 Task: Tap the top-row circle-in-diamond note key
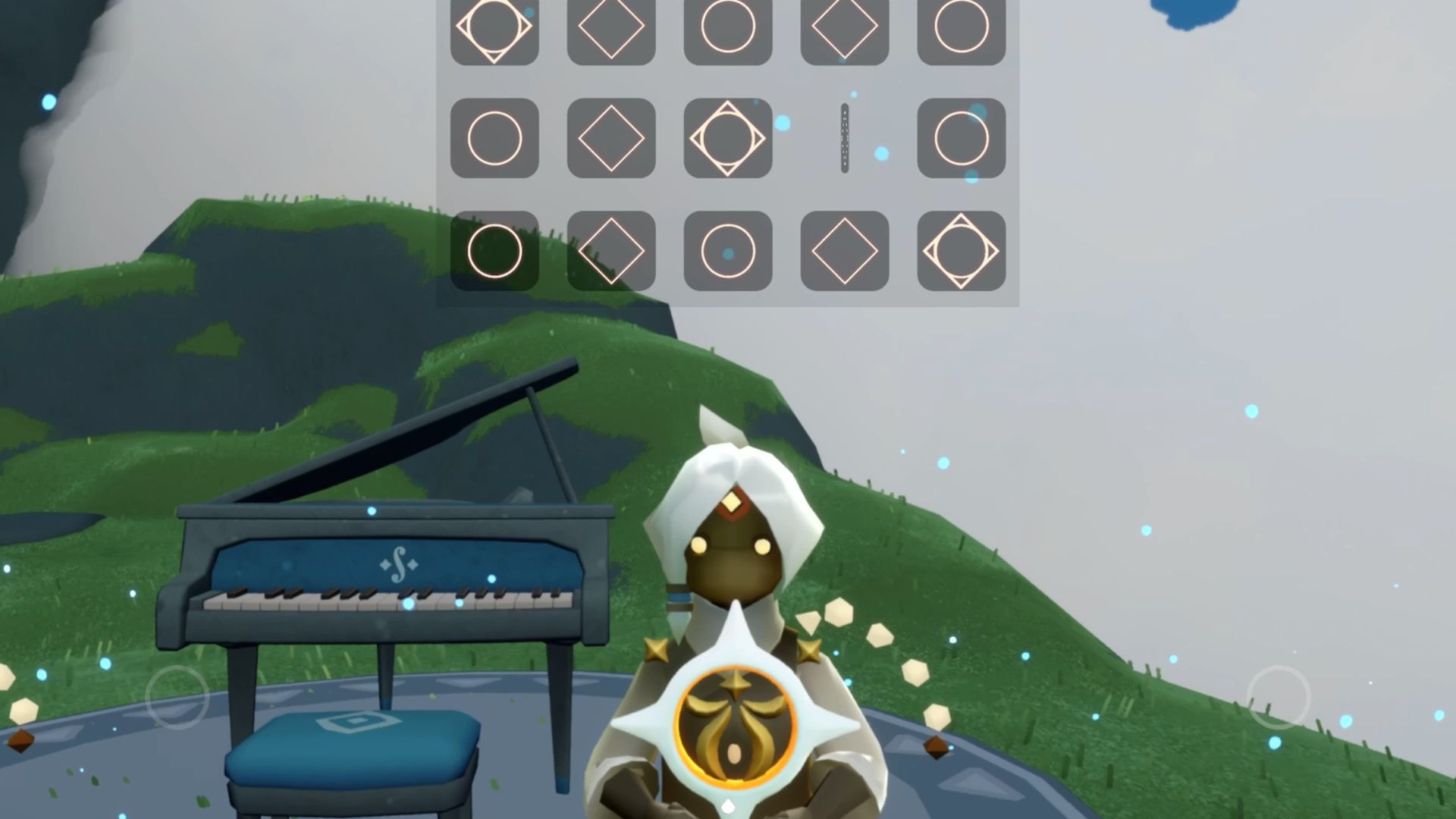click(494, 27)
